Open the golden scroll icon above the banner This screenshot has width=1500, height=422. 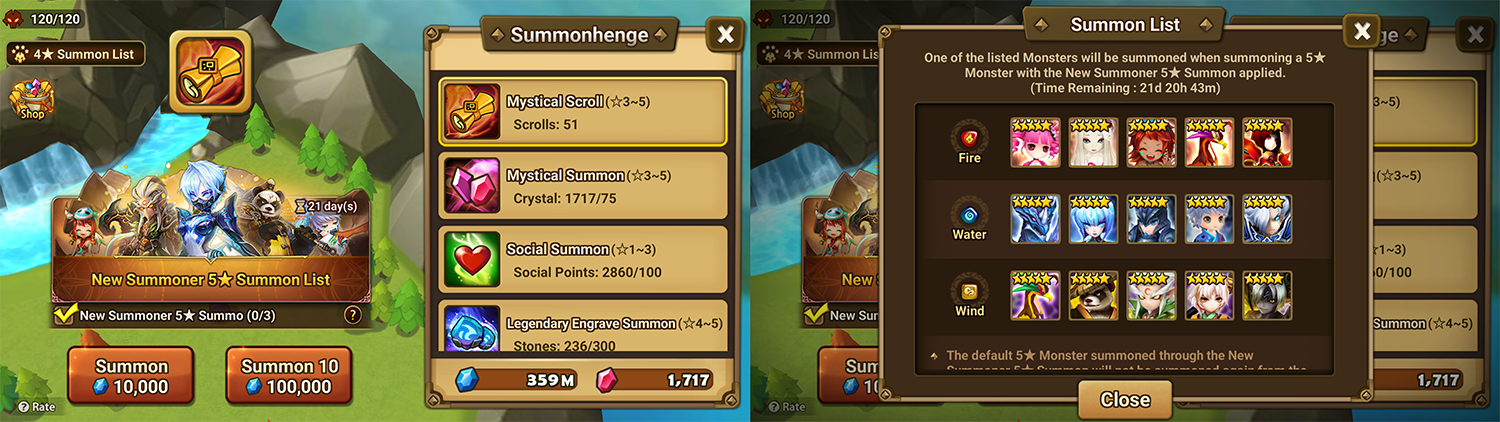pyautogui.click(x=210, y=71)
